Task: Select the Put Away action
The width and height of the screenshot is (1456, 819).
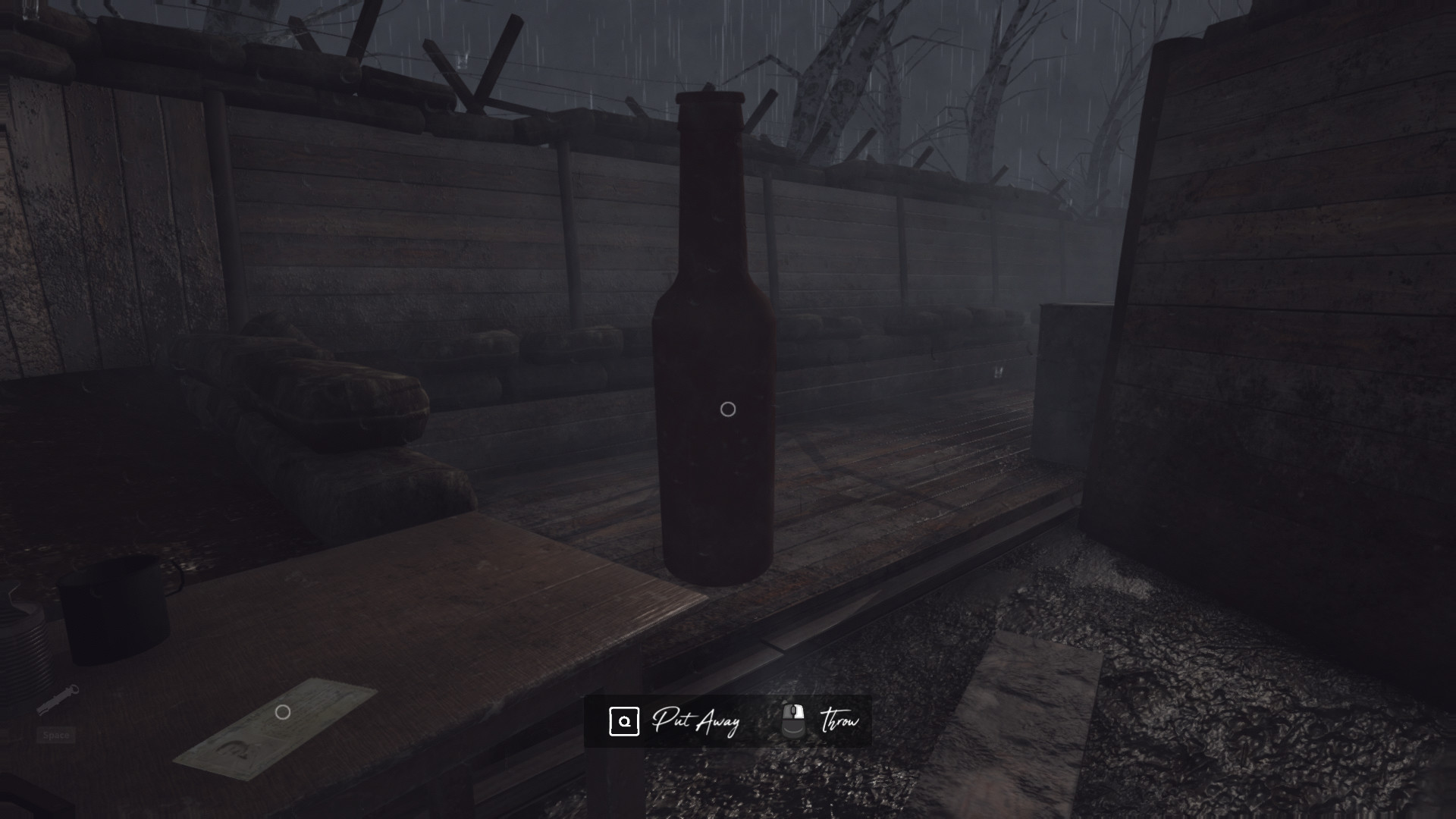Action: [x=698, y=721]
